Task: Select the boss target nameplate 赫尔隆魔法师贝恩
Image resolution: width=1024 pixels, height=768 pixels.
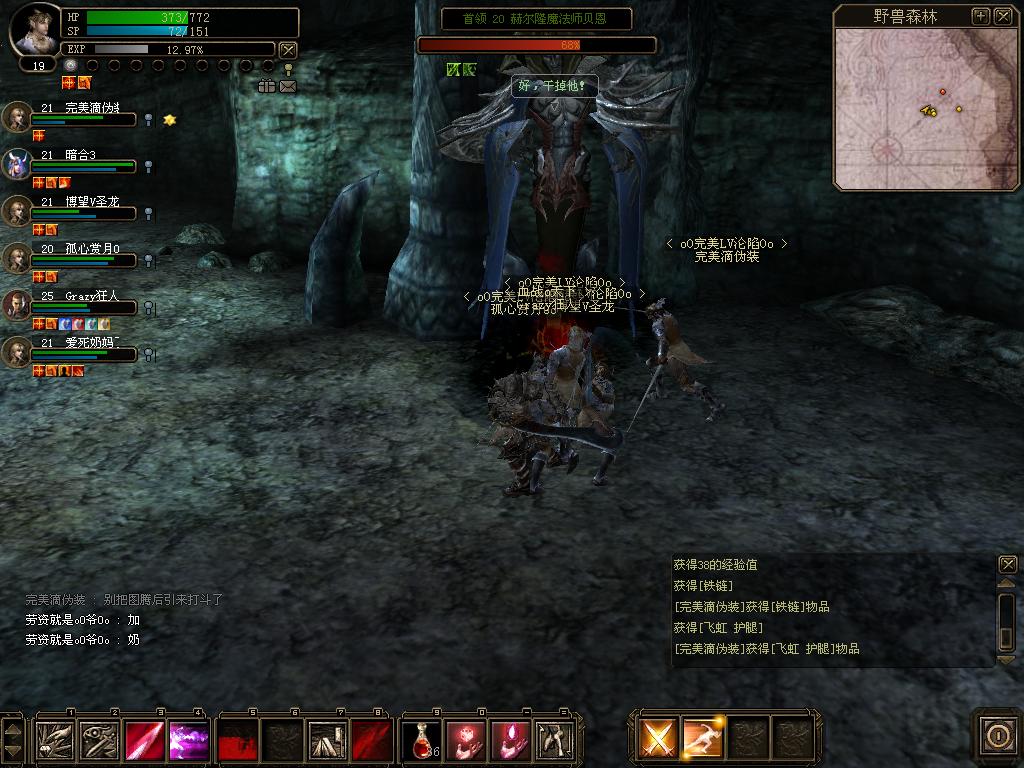Action: click(536, 19)
